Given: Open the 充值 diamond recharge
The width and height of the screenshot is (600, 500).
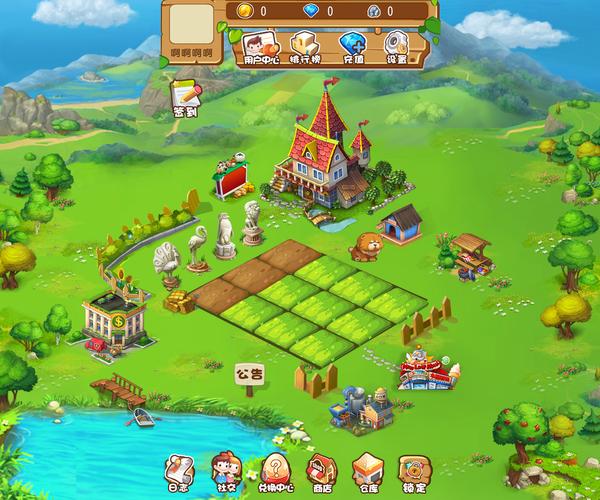Looking at the screenshot, I should [351, 47].
